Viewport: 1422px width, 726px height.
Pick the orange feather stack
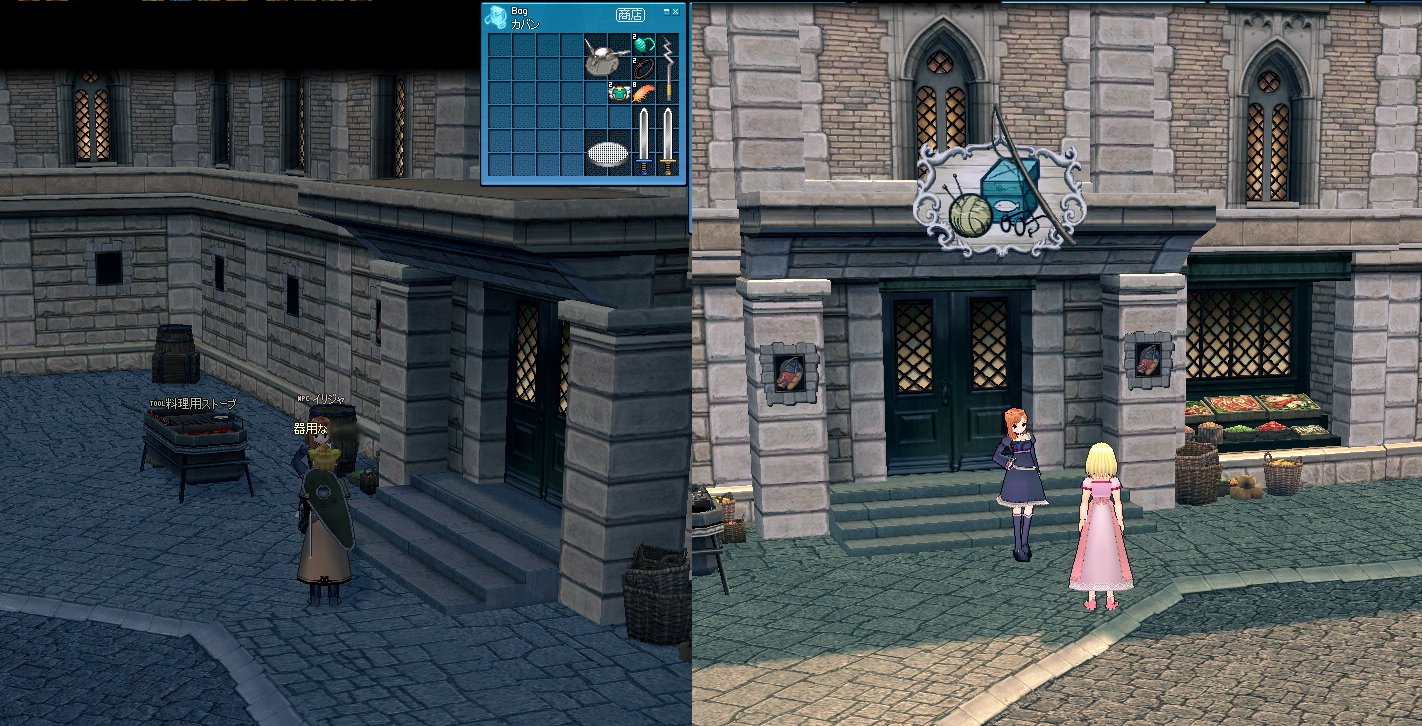click(x=644, y=93)
